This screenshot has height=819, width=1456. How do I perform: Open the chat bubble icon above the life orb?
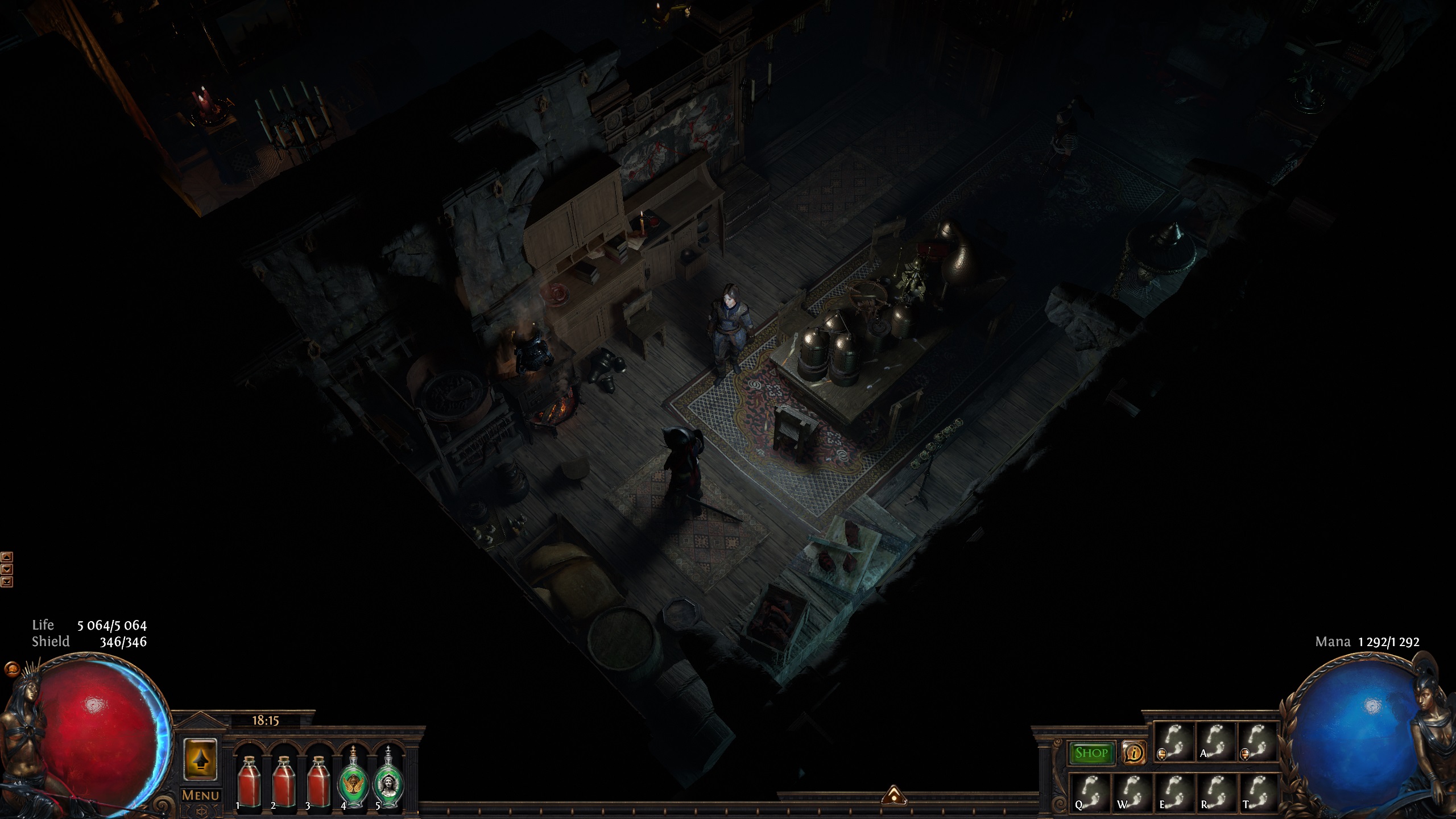click(10, 668)
